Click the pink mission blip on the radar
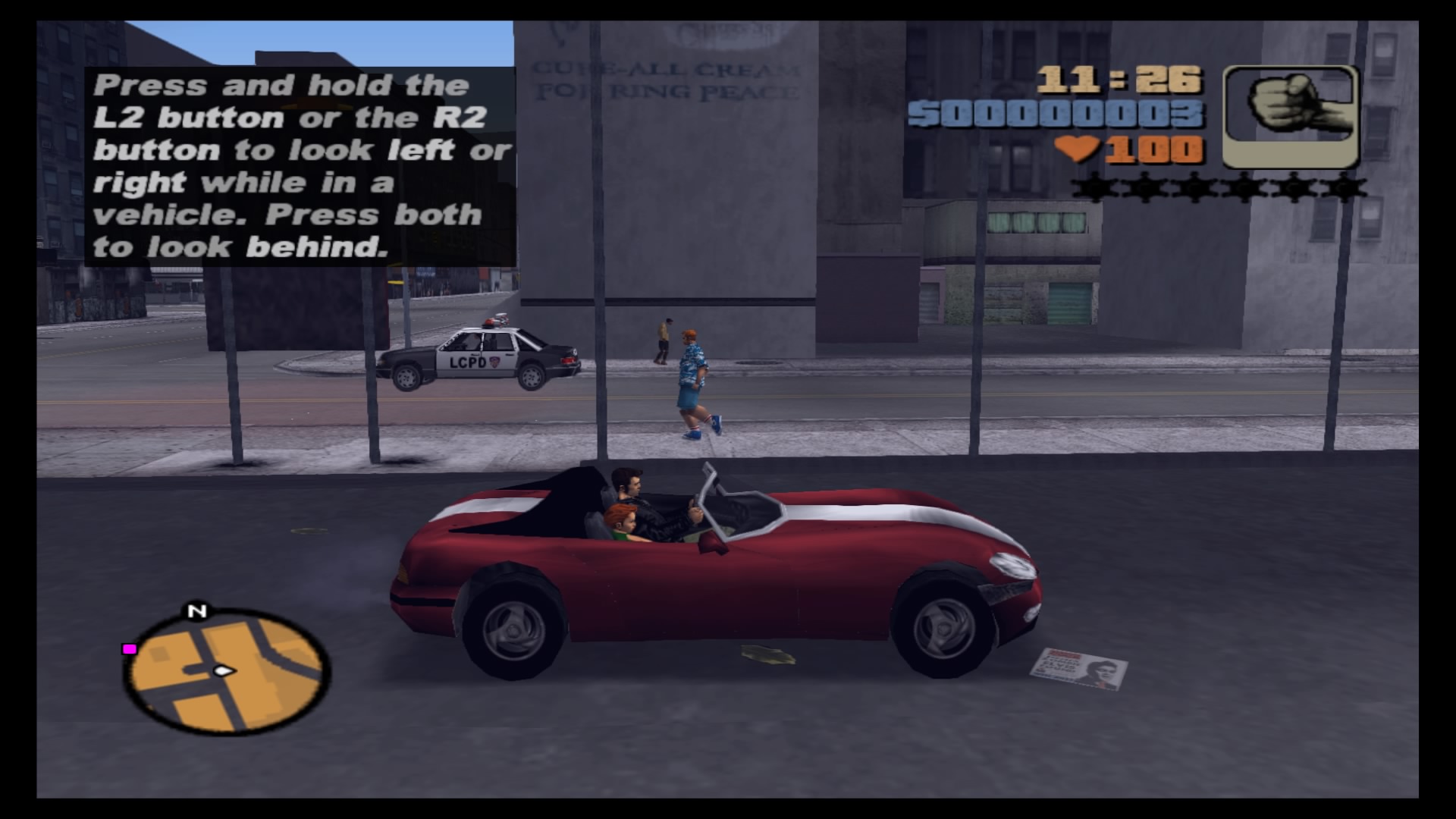This screenshot has height=819, width=1456. coord(129,648)
